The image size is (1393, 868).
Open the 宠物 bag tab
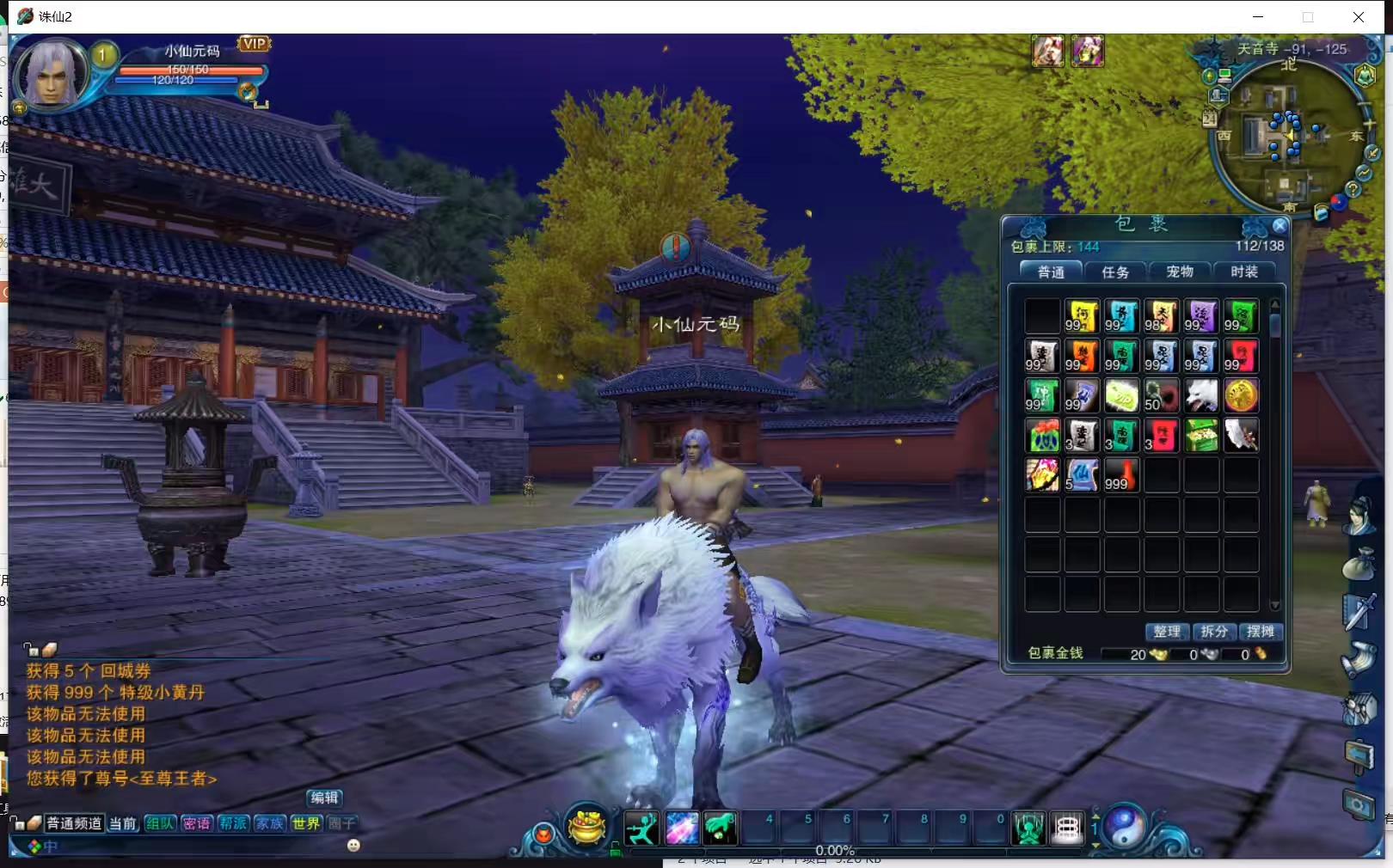1179,272
